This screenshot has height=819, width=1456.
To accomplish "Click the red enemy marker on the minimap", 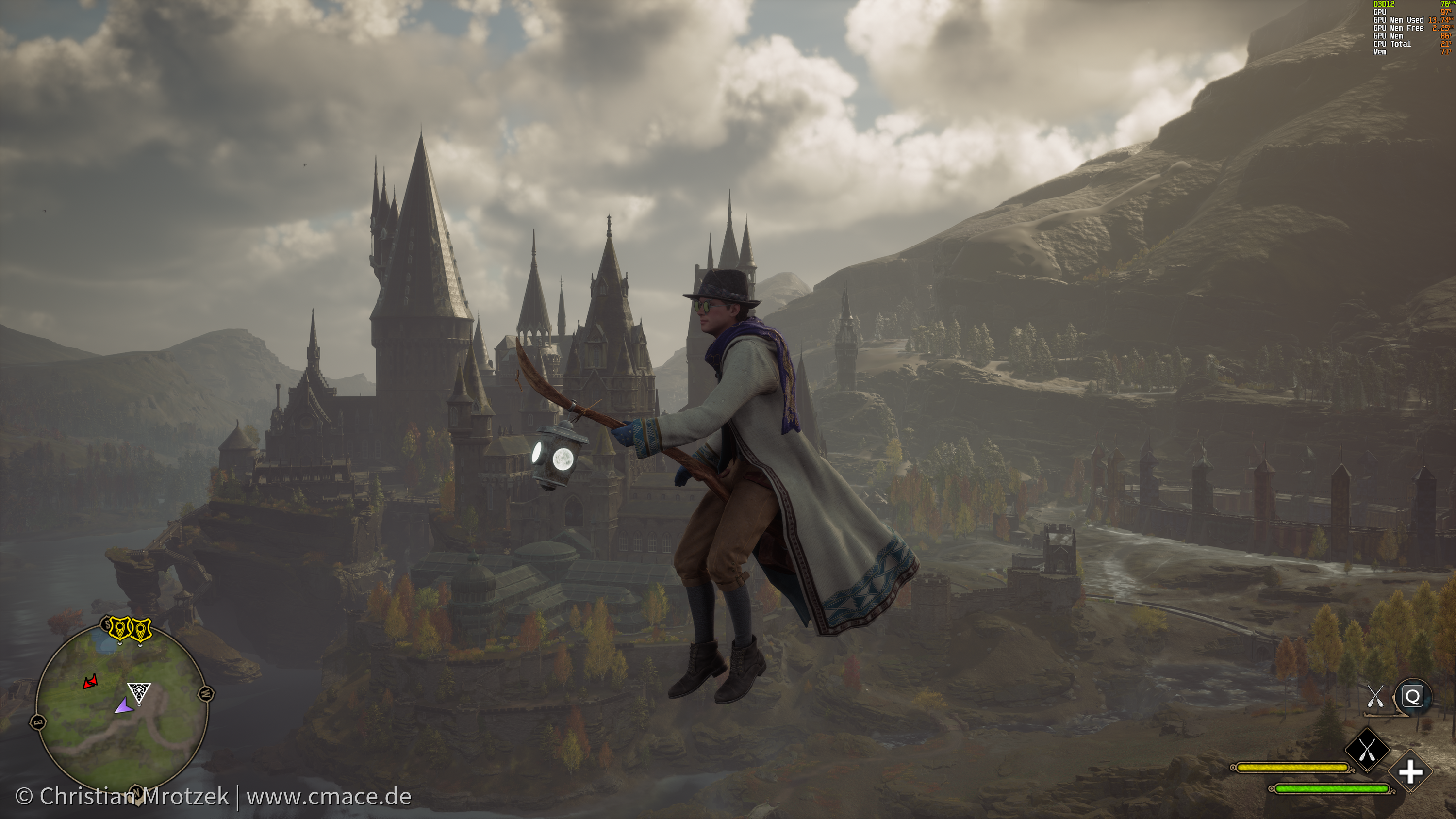I will pos(90,682).
